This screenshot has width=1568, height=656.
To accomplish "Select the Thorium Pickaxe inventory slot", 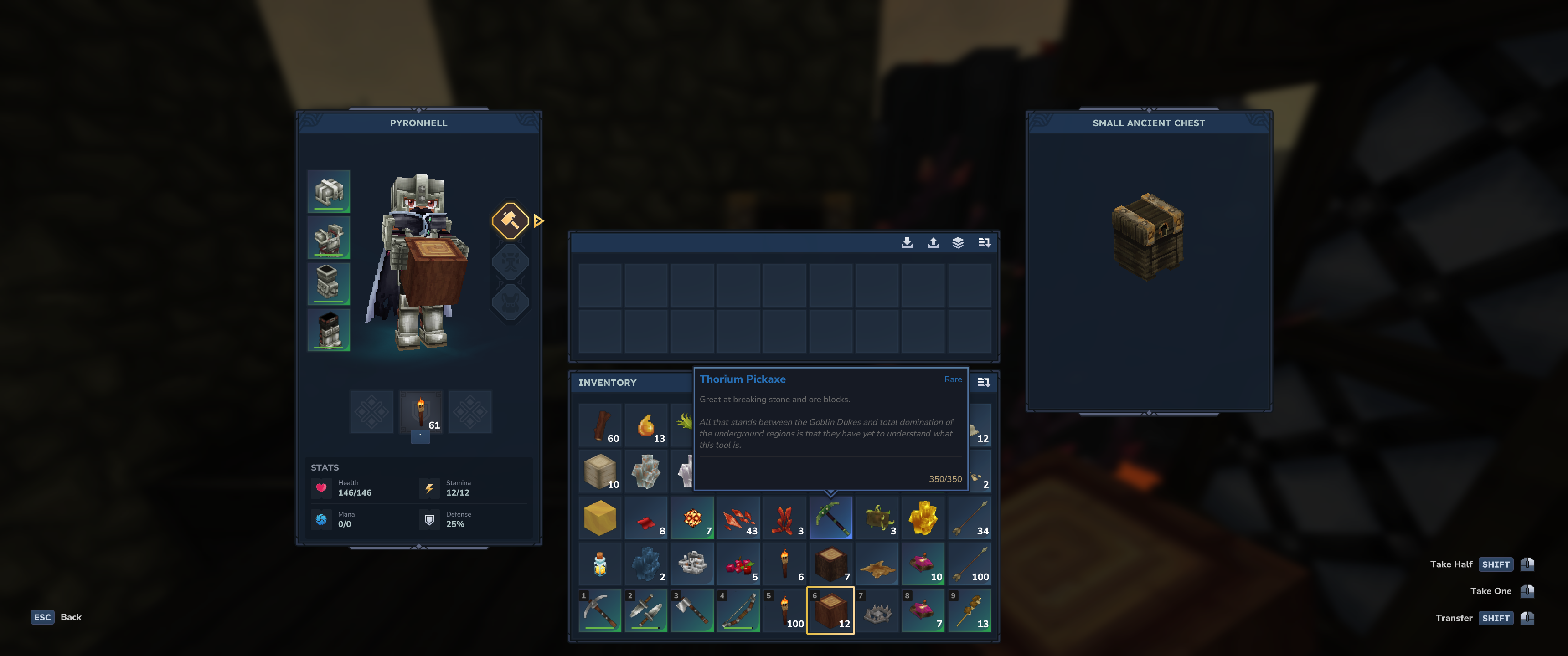I will [x=830, y=518].
